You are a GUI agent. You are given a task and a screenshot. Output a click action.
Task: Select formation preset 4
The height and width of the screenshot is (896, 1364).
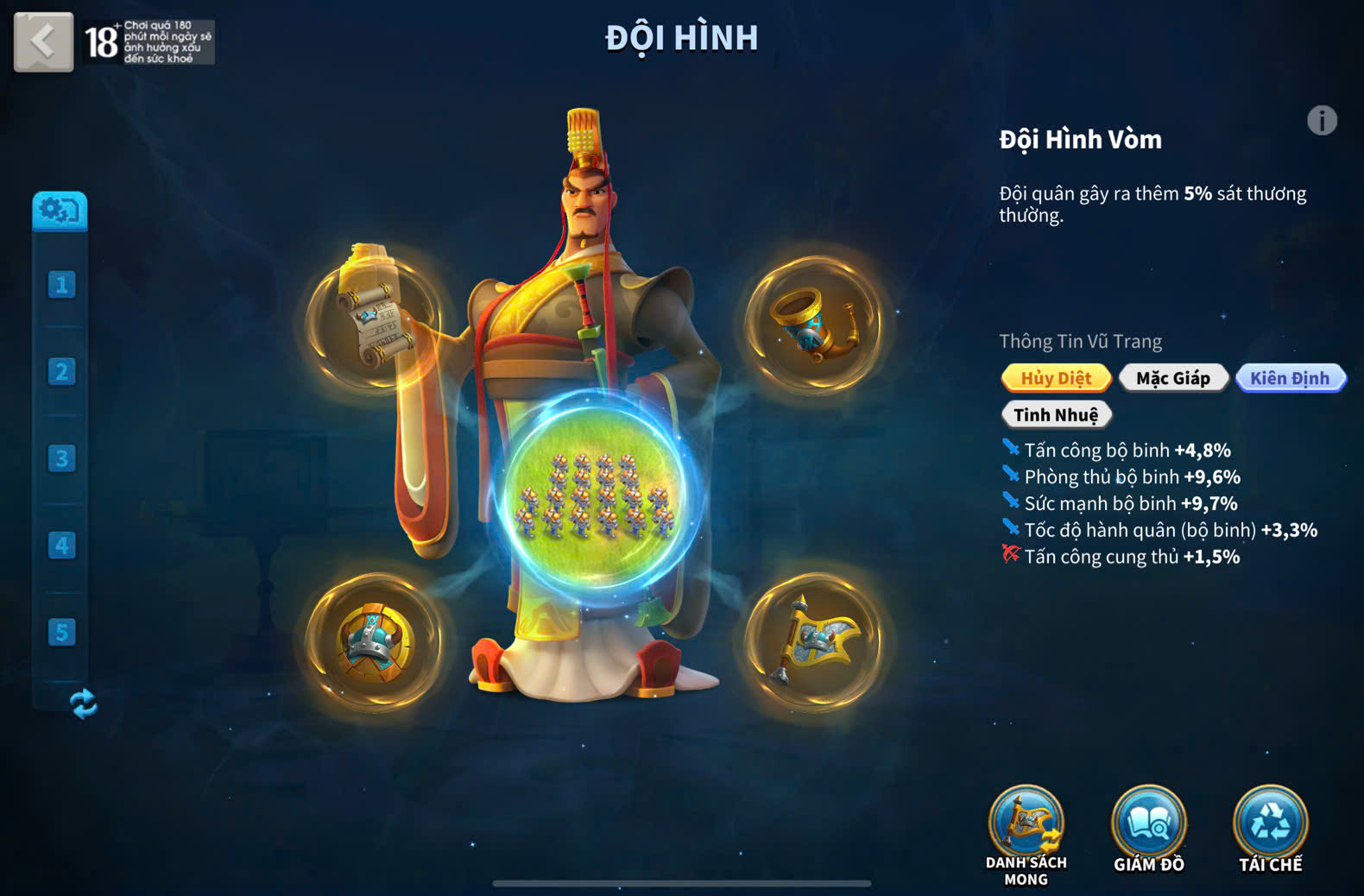pyautogui.click(x=61, y=546)
